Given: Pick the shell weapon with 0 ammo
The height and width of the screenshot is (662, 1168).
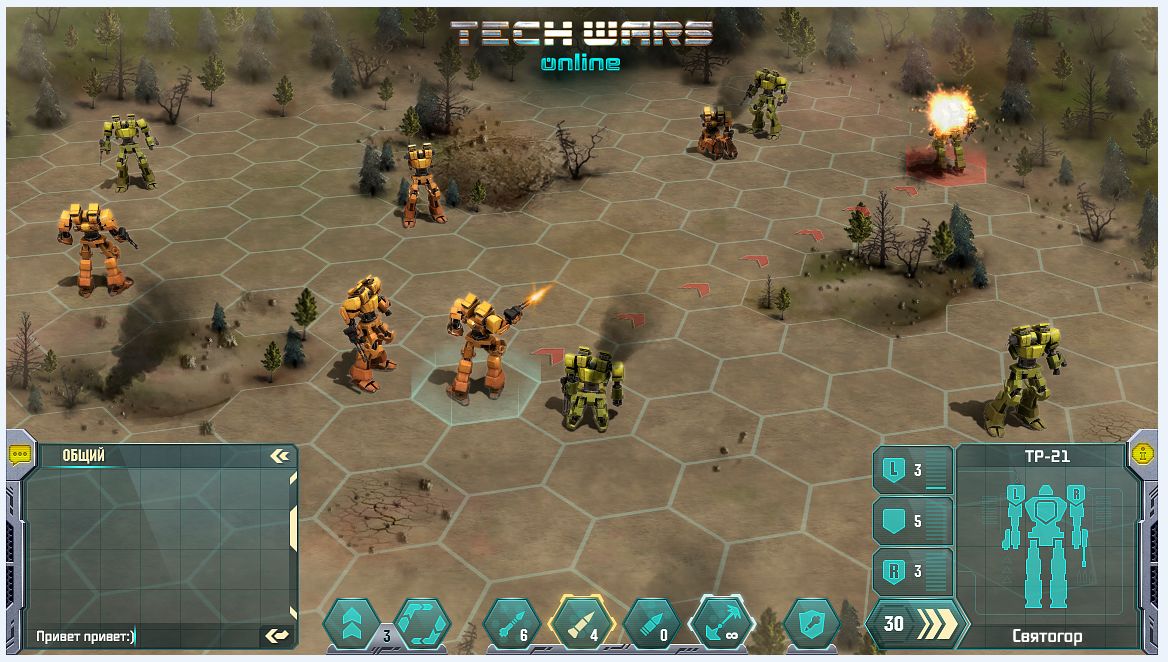Looking at the screenshot, I should click(x=650, y=624).
